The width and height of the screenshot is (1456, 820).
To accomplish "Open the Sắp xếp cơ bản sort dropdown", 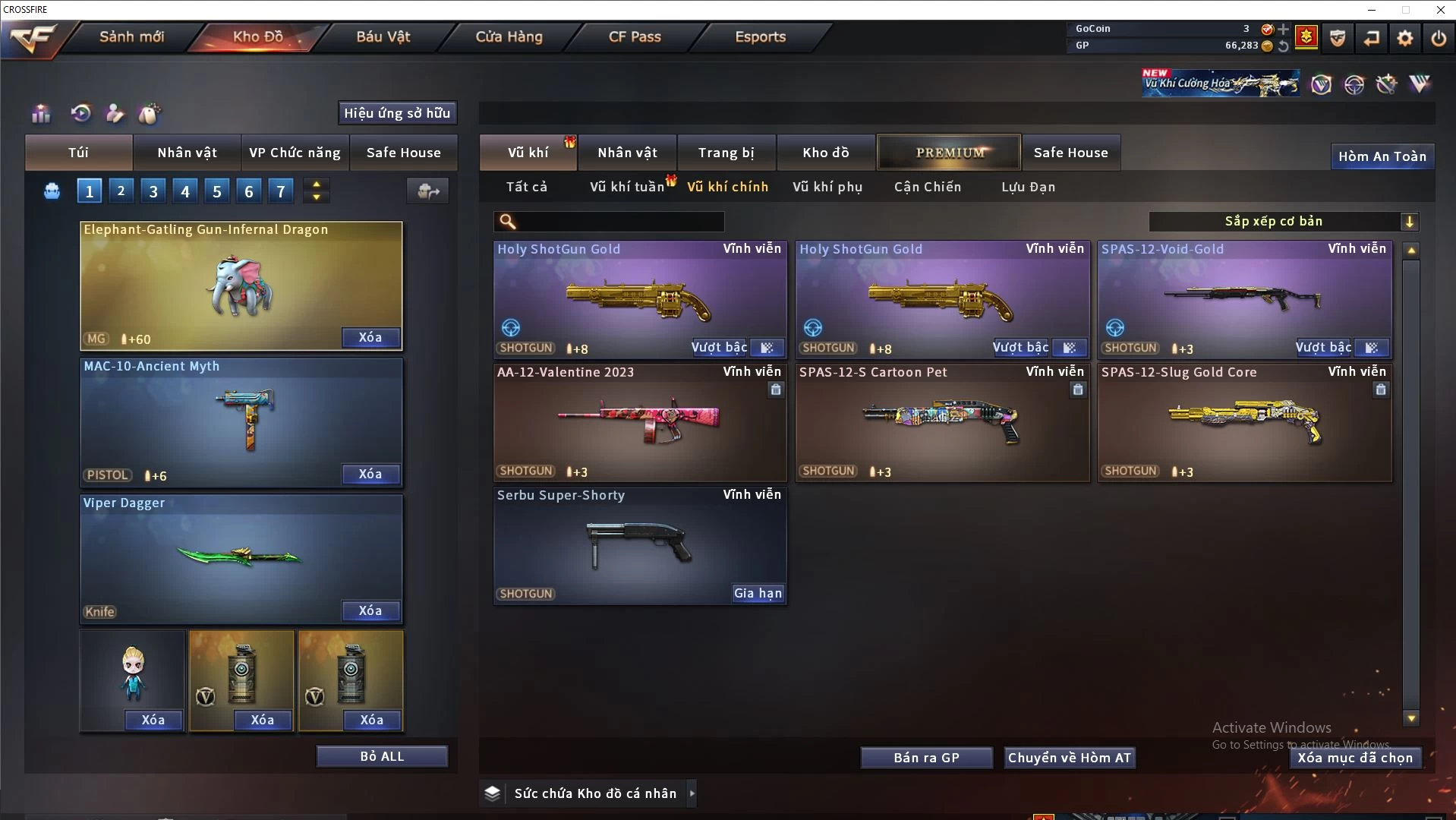I will pos(1283,221).
